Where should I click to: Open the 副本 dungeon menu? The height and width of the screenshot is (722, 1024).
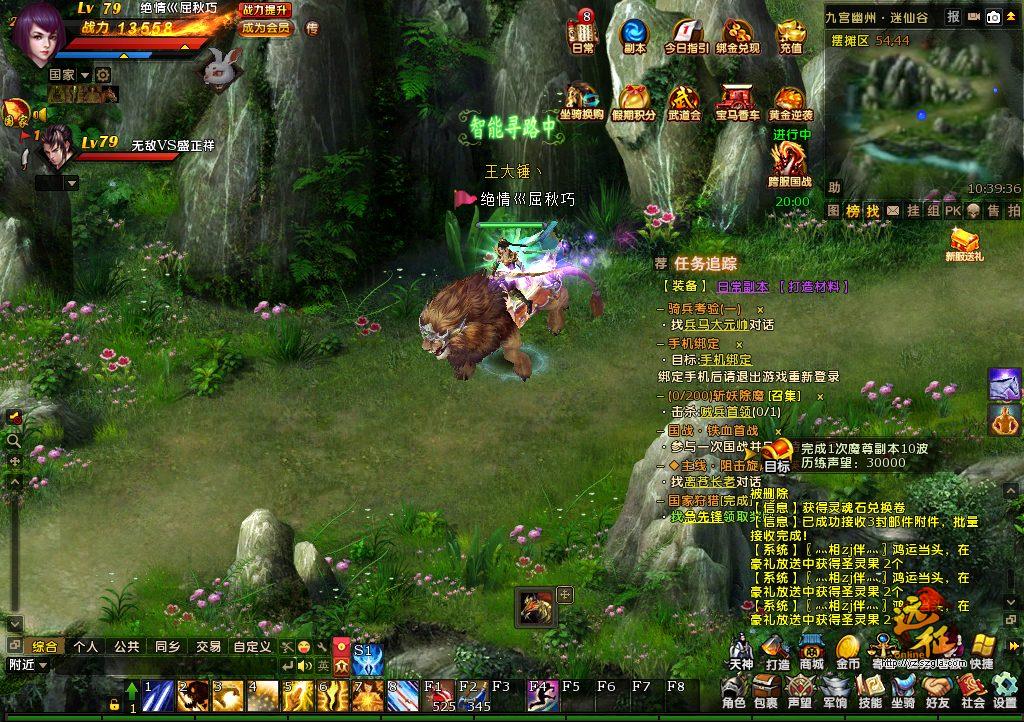(634, 33)
